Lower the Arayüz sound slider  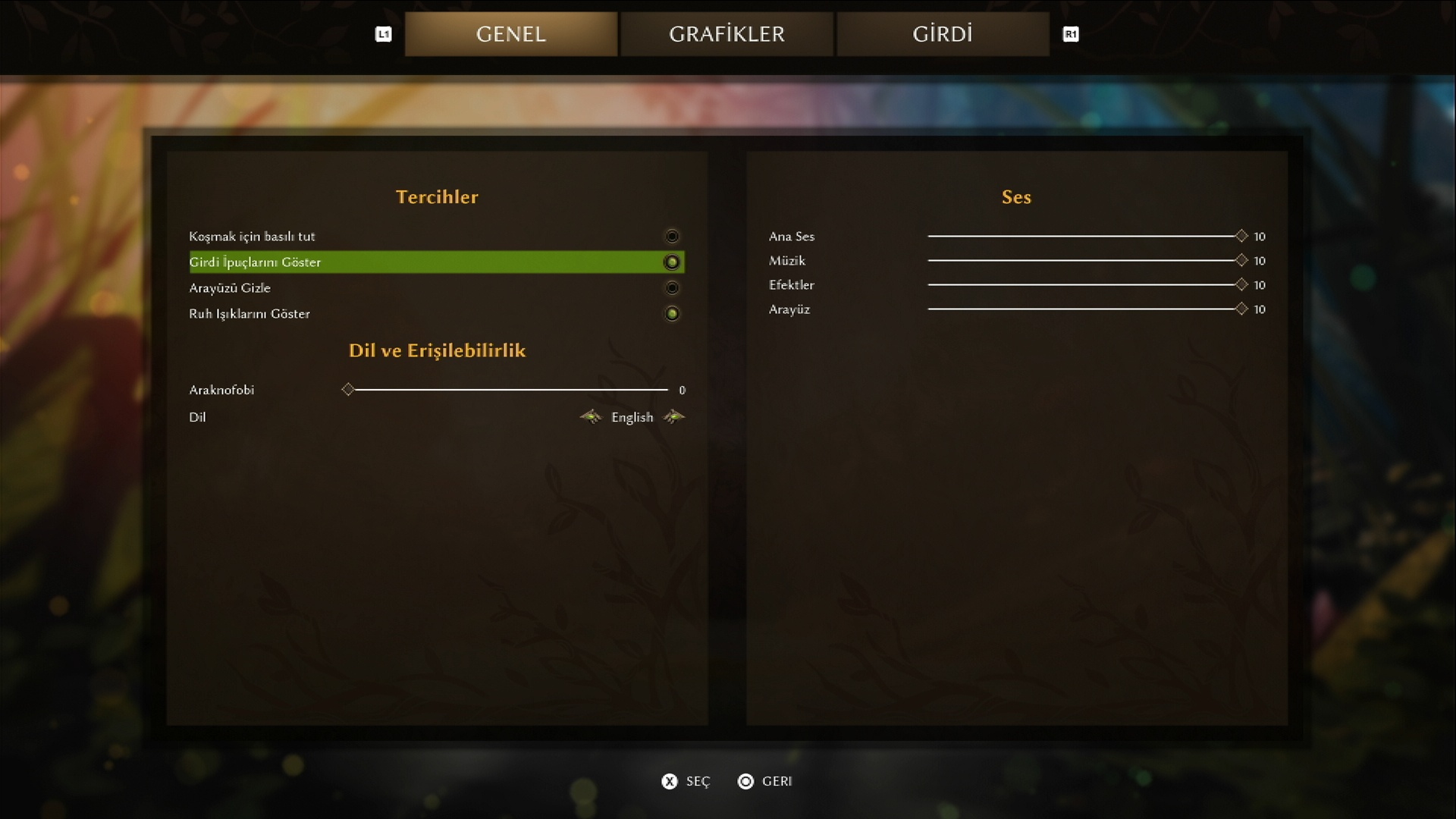[x=1241, y=309]
